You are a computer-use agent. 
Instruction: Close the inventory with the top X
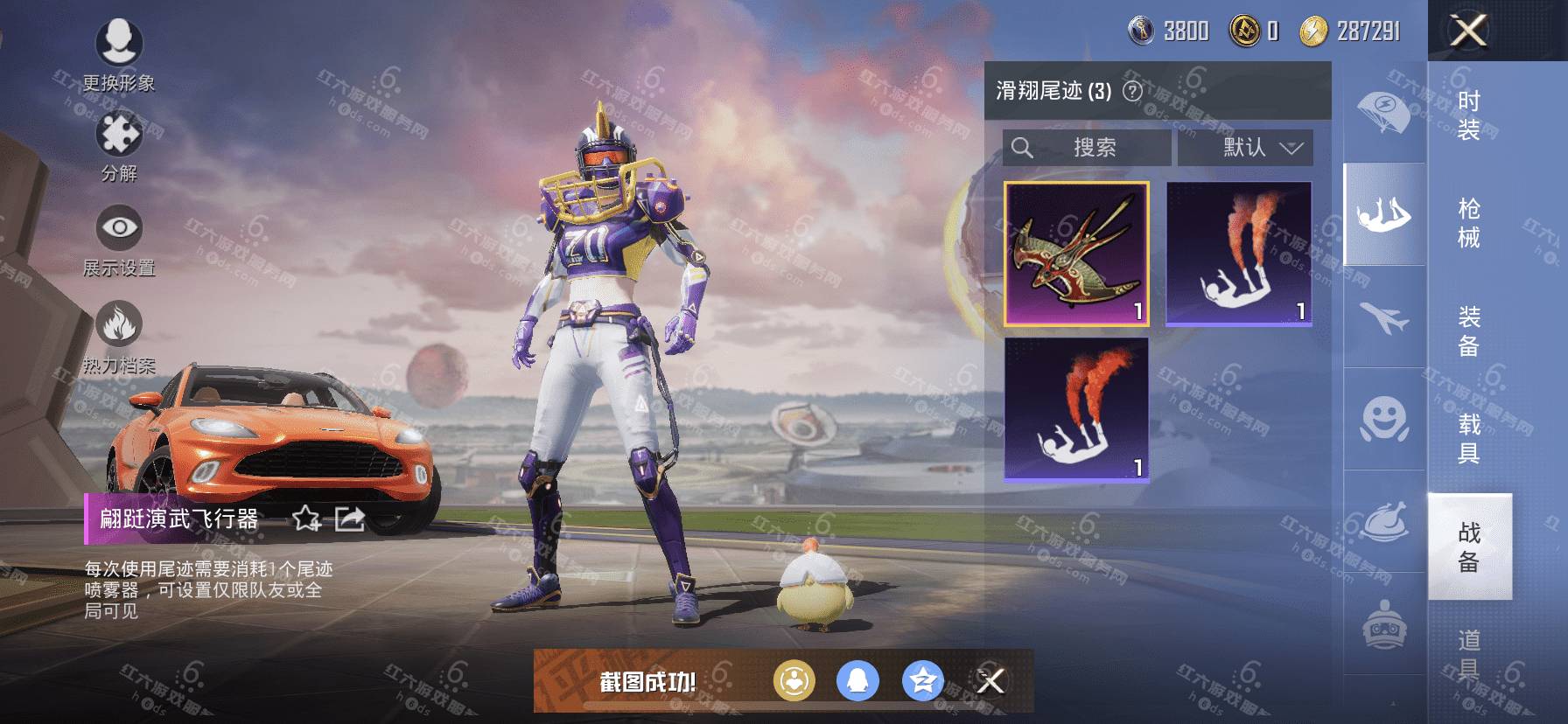coord(1468,31)
